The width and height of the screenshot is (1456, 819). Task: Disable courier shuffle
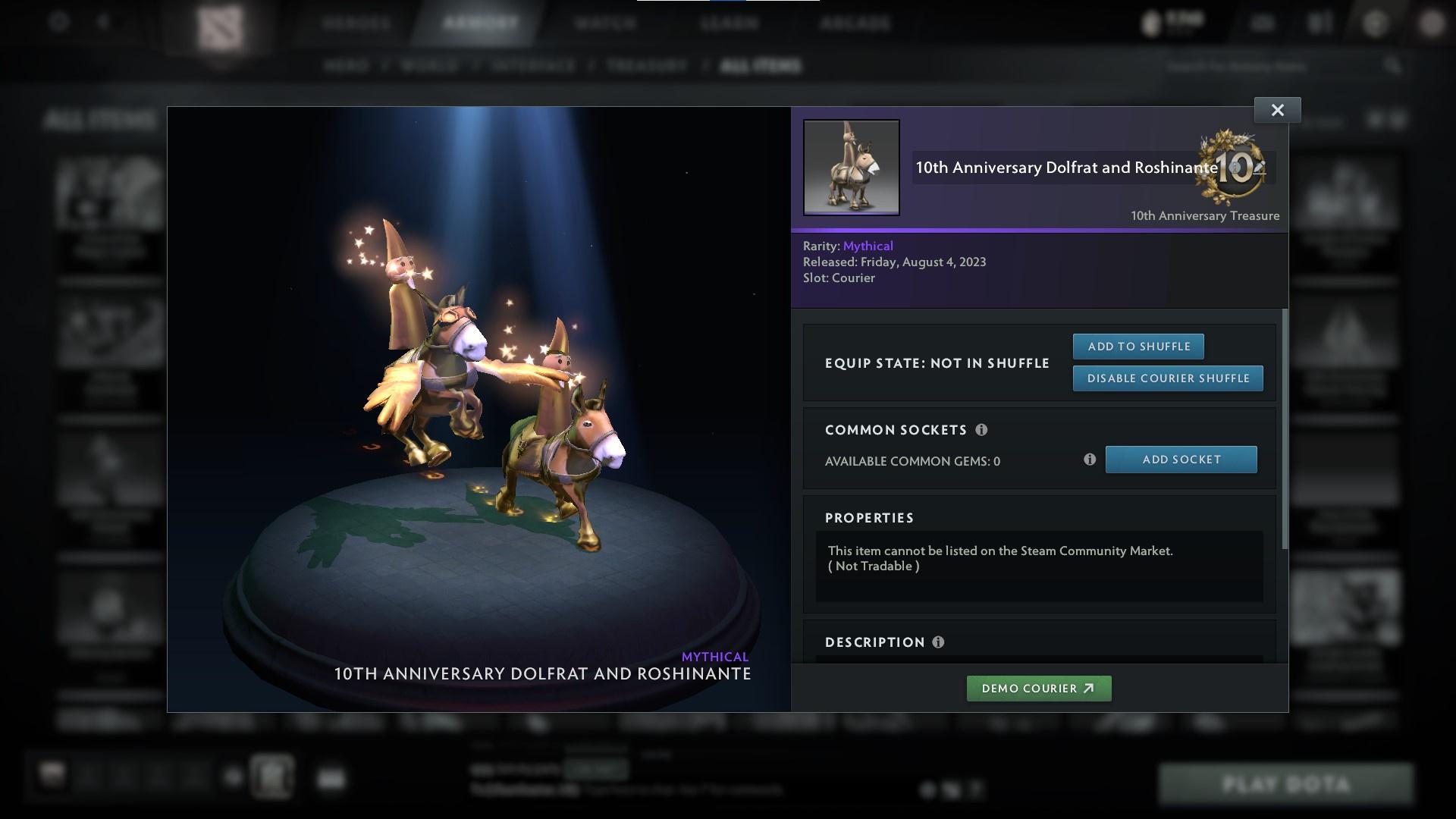pyautogui.click(x=1168, y=378)
